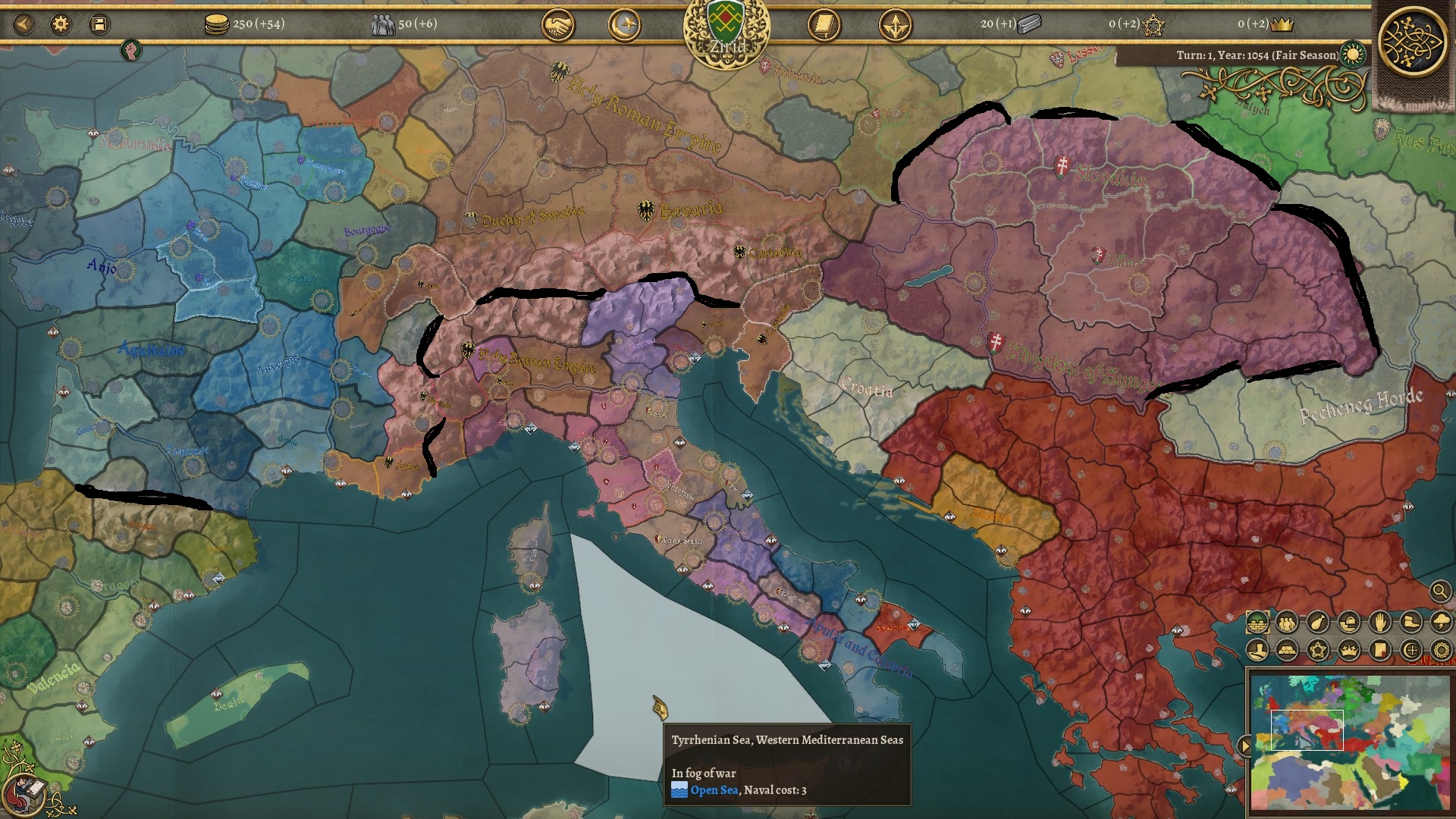The image size is (1456, 819).
Task: Select the economy map mode with gold bars
Action: click(x=1287, y=651)
